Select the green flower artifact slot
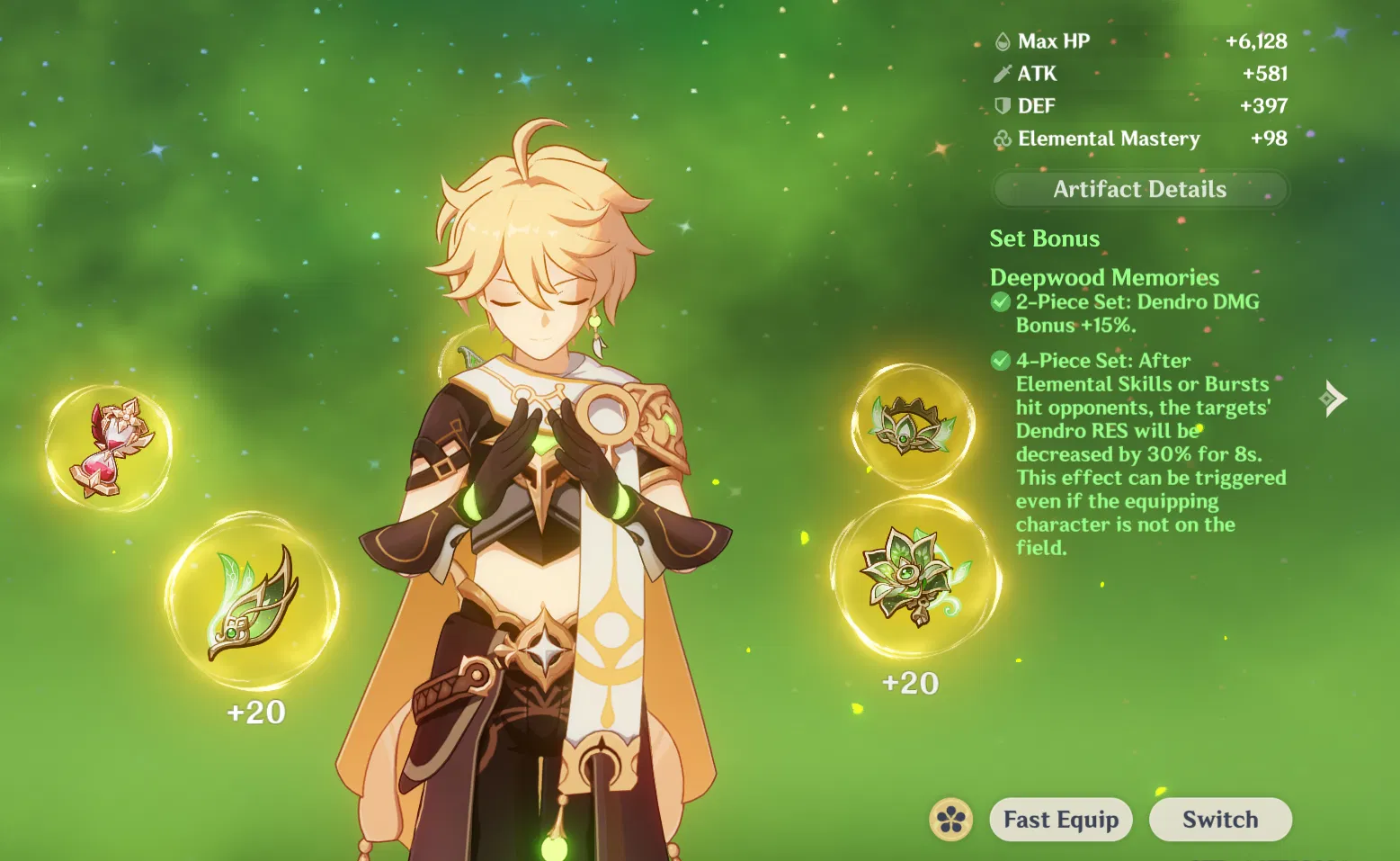Screen dimensions: 1400x861 pyautogui.click(x=914, y=577)
